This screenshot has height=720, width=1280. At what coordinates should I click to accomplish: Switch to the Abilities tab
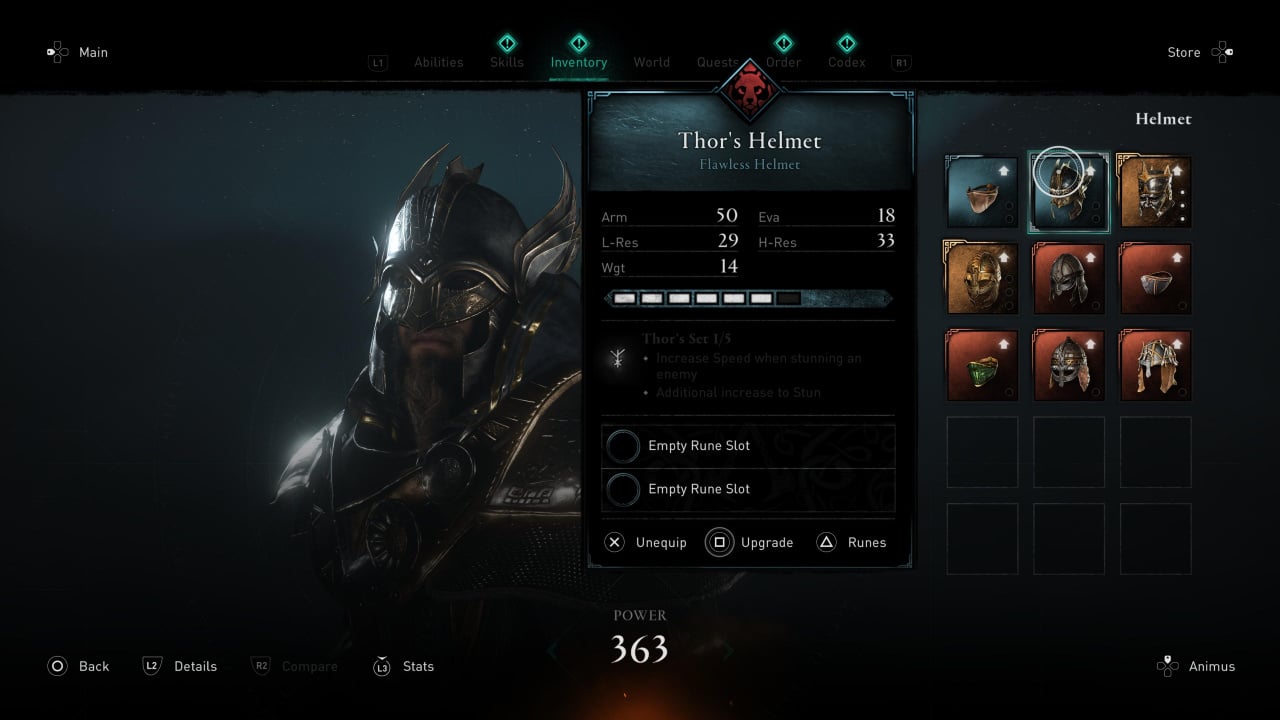tap(438, 62)
